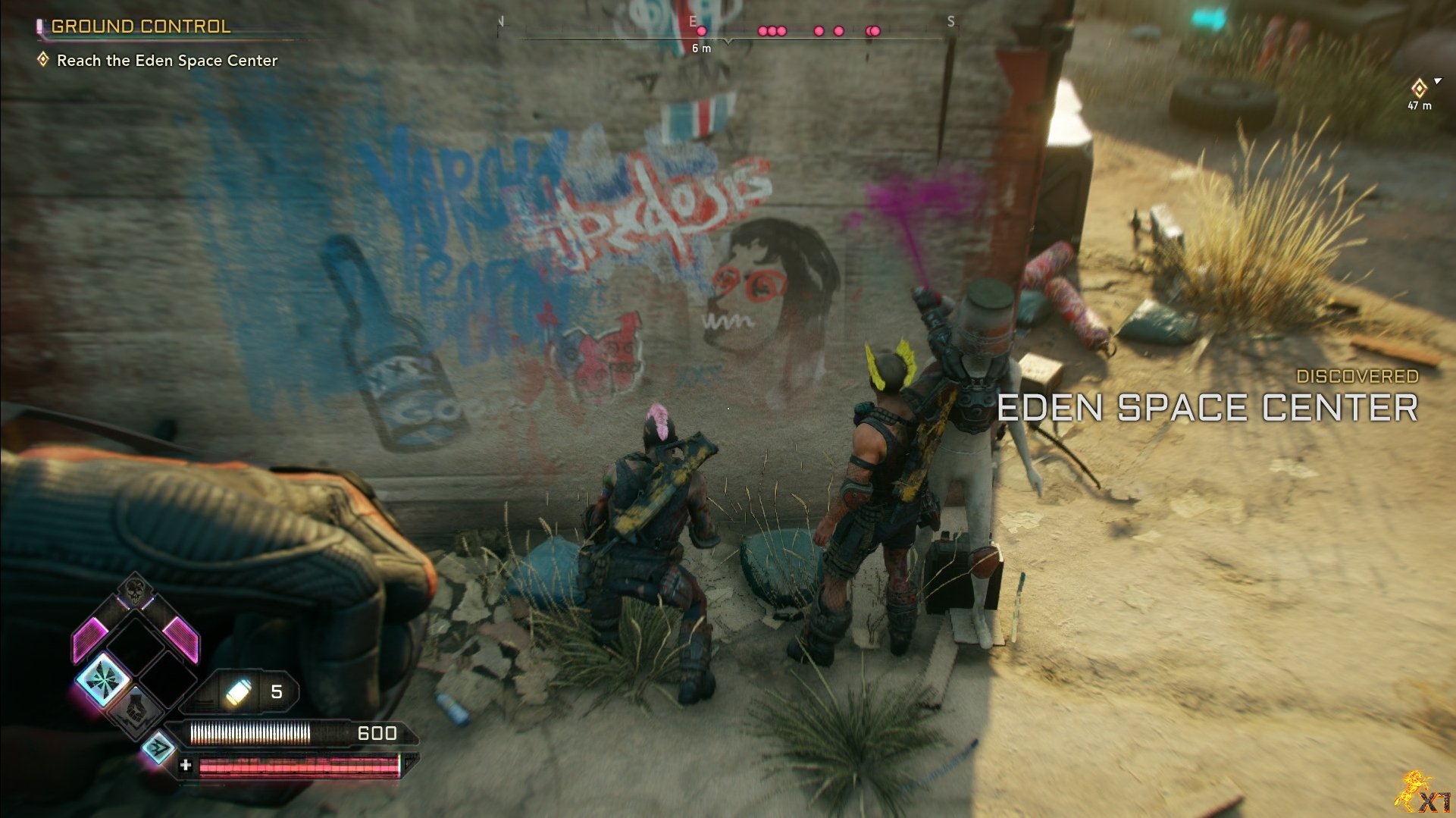The height and width of the screenshot is (818, 1456).
Task: Click the enemy marker labeled 6 m on compass
Action: click(x=701, y=32)
